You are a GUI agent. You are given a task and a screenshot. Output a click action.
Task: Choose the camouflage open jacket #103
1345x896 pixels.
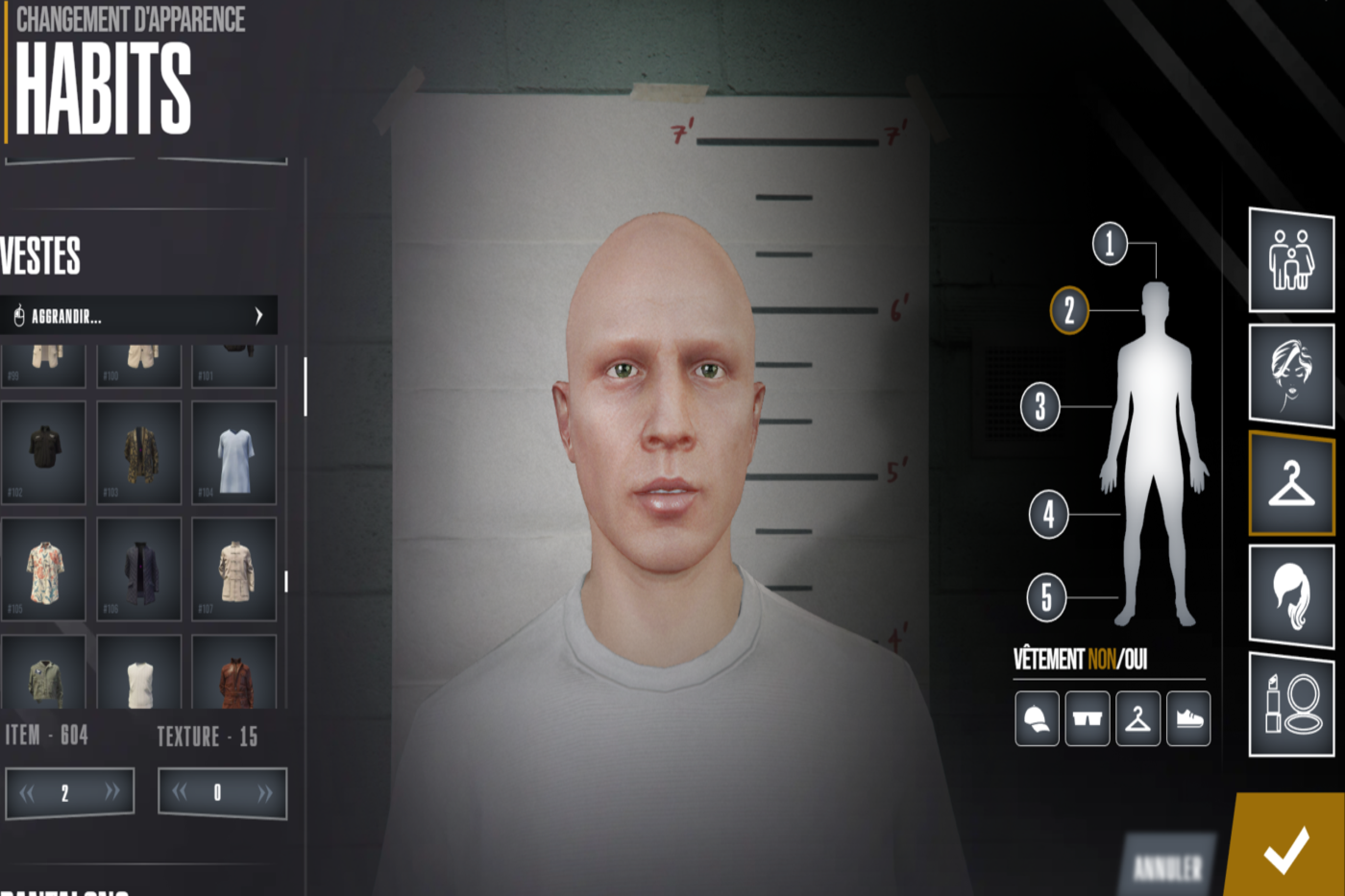[x=139, y=451]
